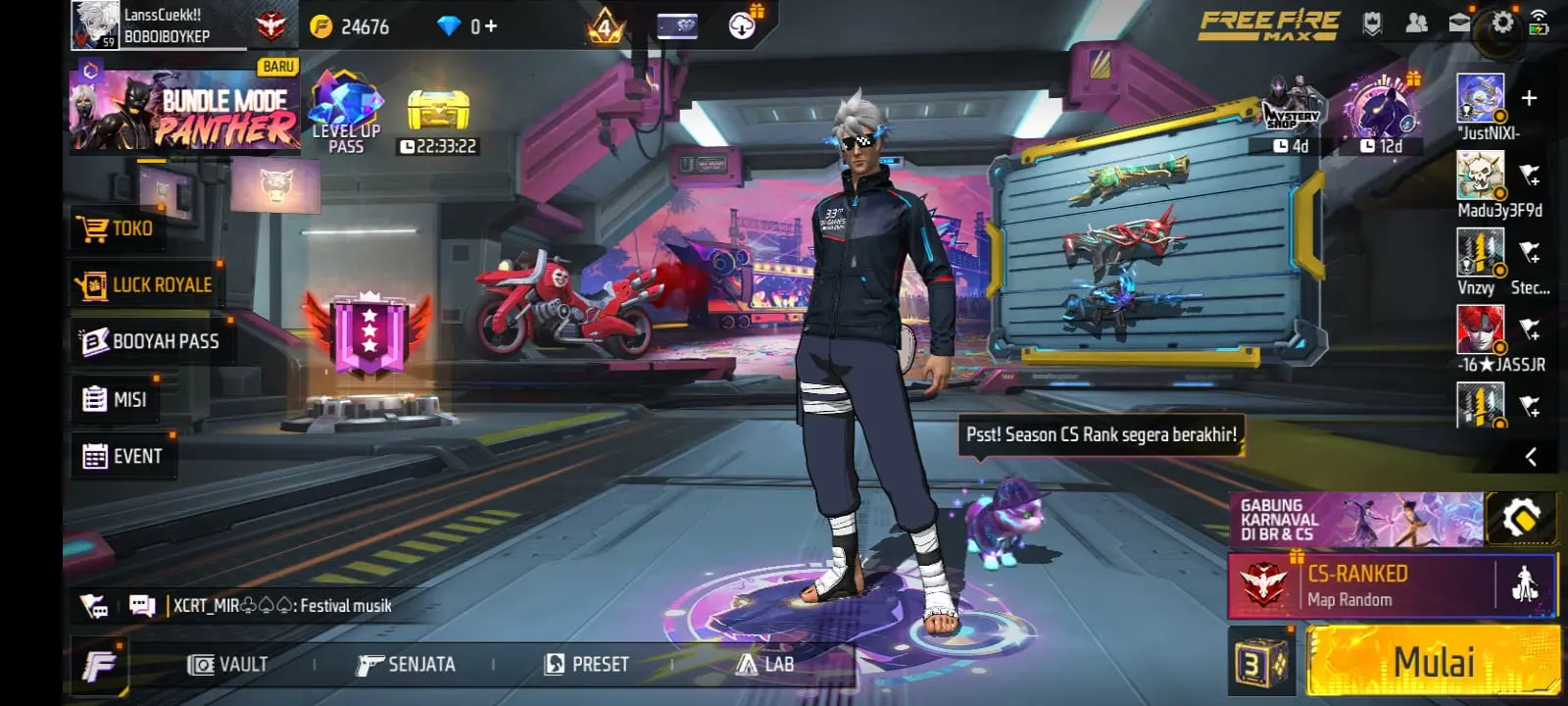Open the Event menu
The image size is (1568, 706).
(x=123, y=456)
